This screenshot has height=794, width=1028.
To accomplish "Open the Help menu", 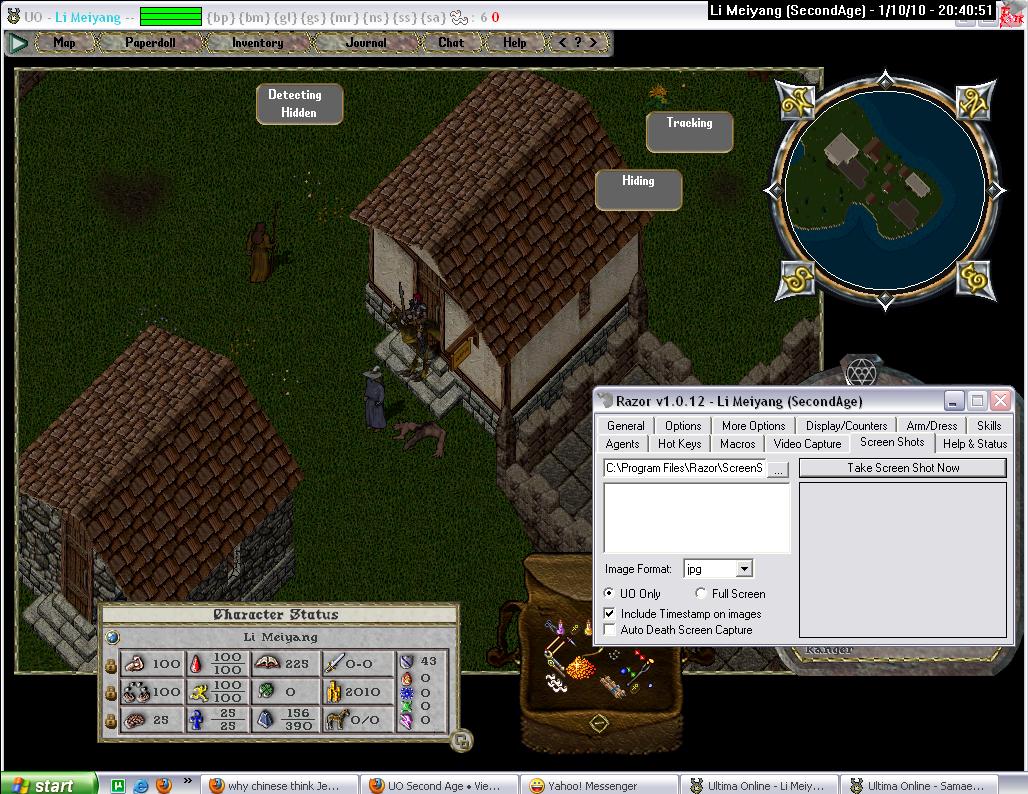I will pos(515,43).
